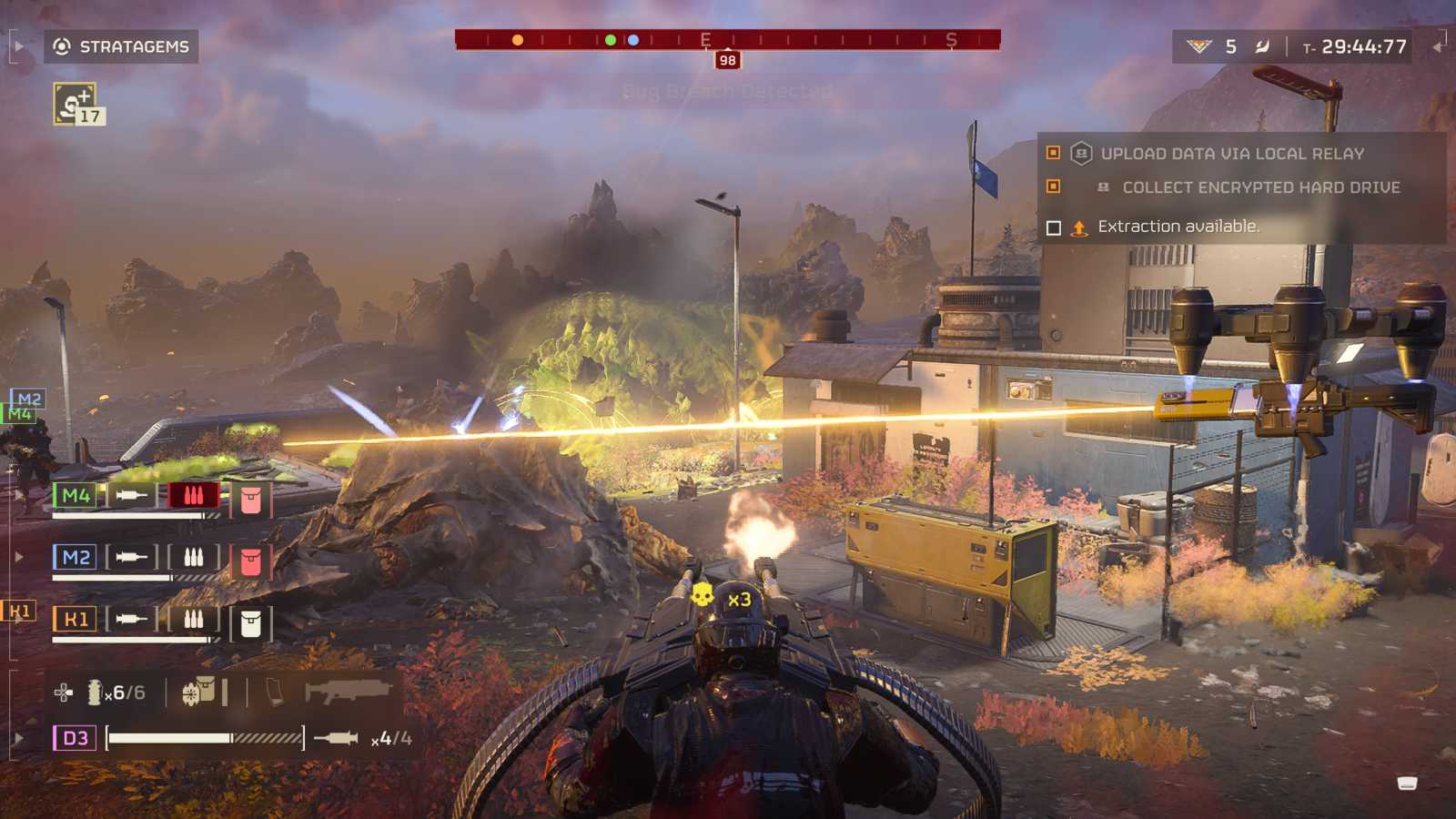Image resolution: width=1456 pixels, height=819 pixels.
Task: Click M4's red low-ammo icon
Action: coord(193,496)
